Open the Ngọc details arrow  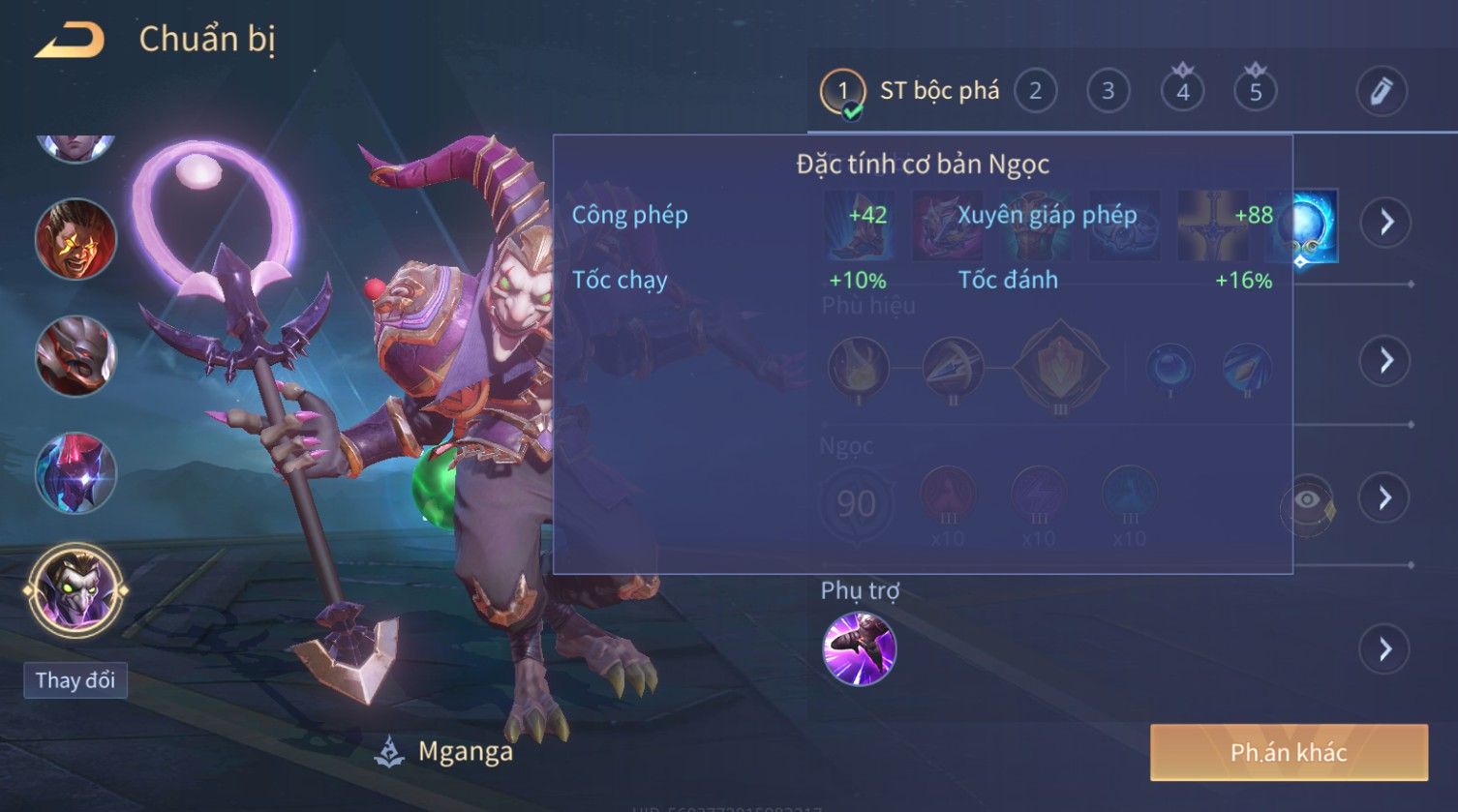(1385, 498)
